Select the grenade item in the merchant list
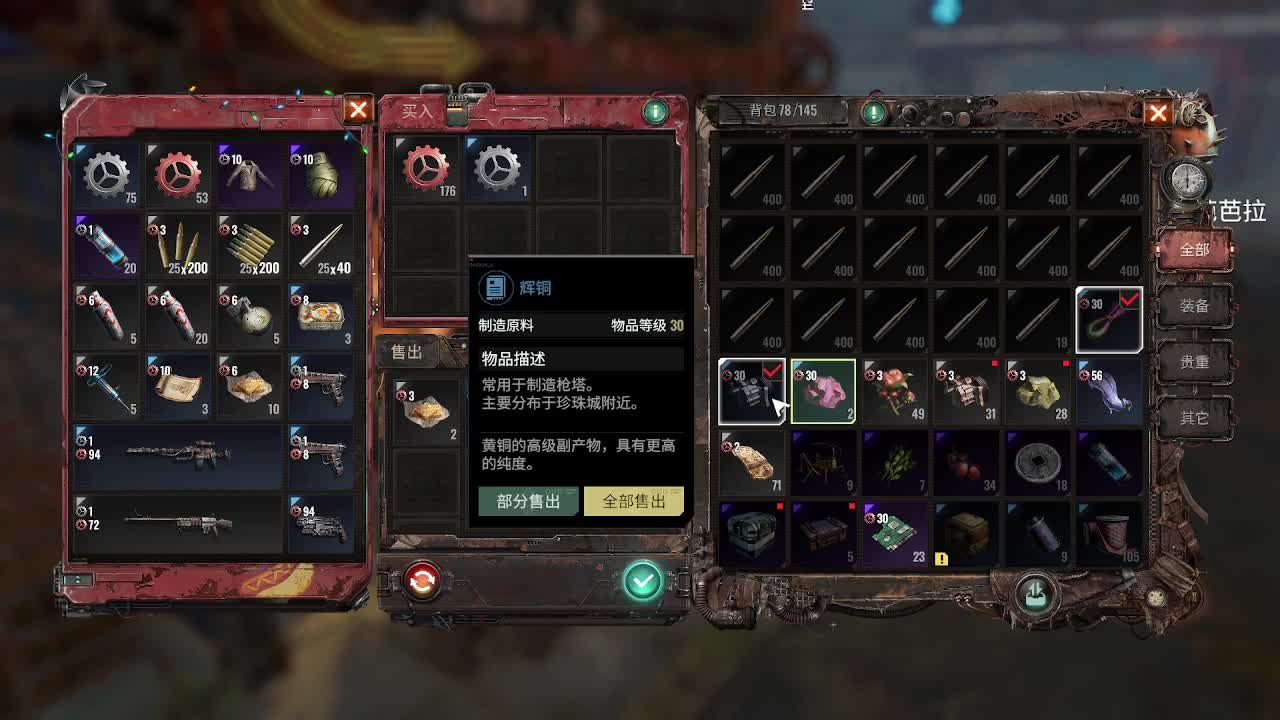 click(320, 175)
